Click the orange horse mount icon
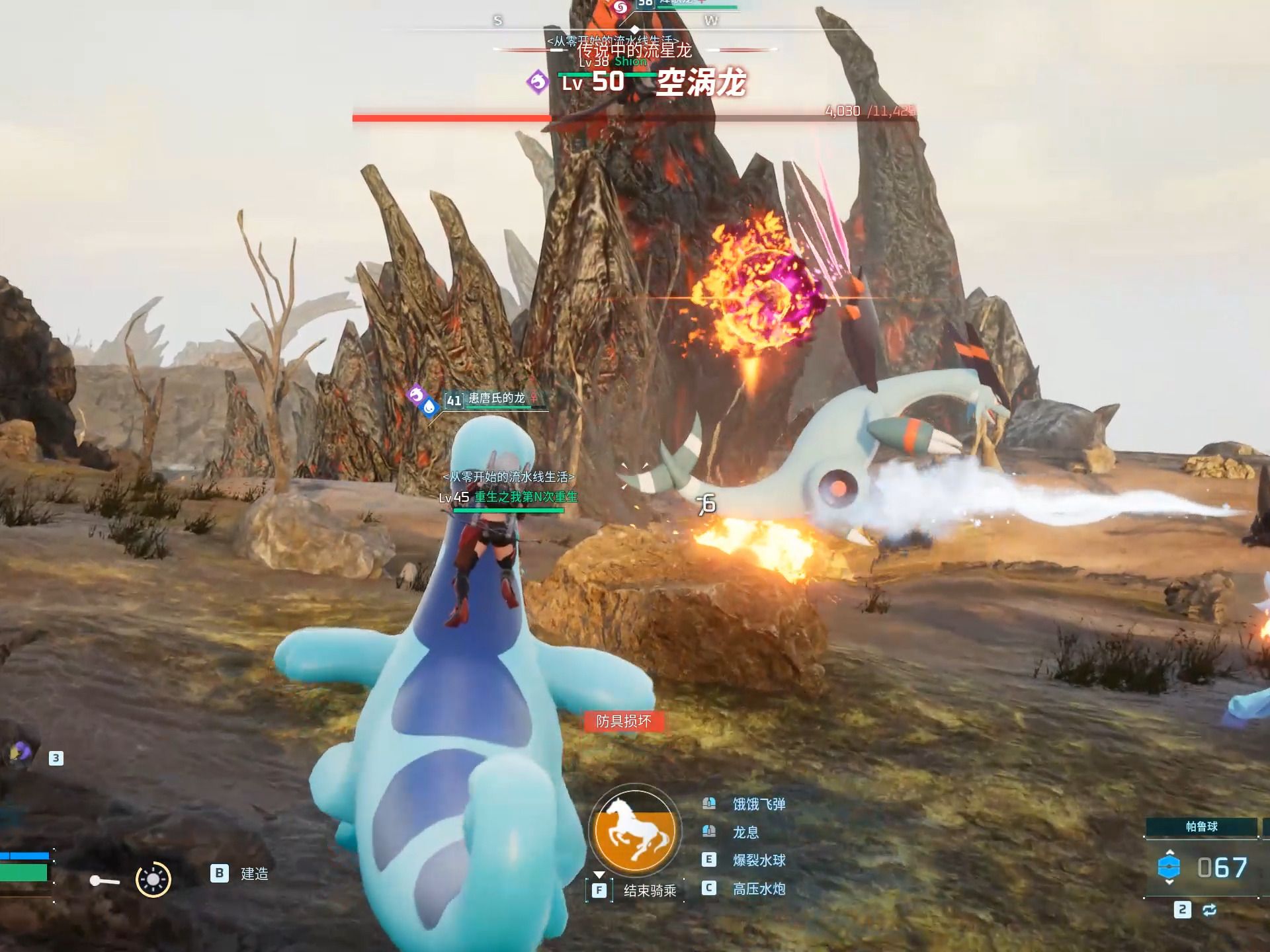 635,832
